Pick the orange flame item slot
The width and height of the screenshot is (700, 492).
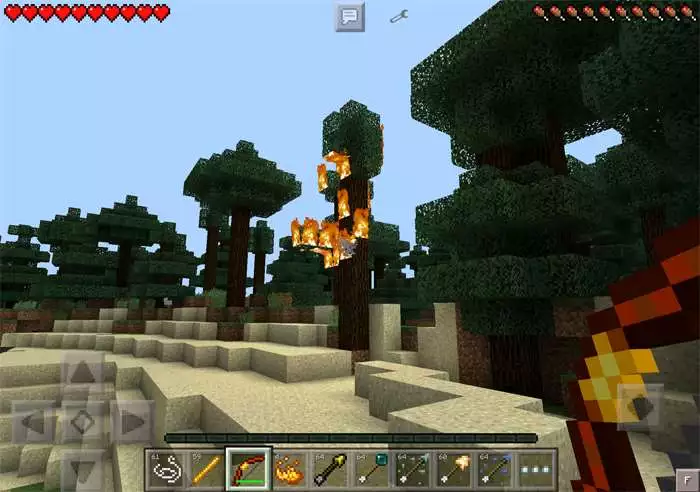288,468
